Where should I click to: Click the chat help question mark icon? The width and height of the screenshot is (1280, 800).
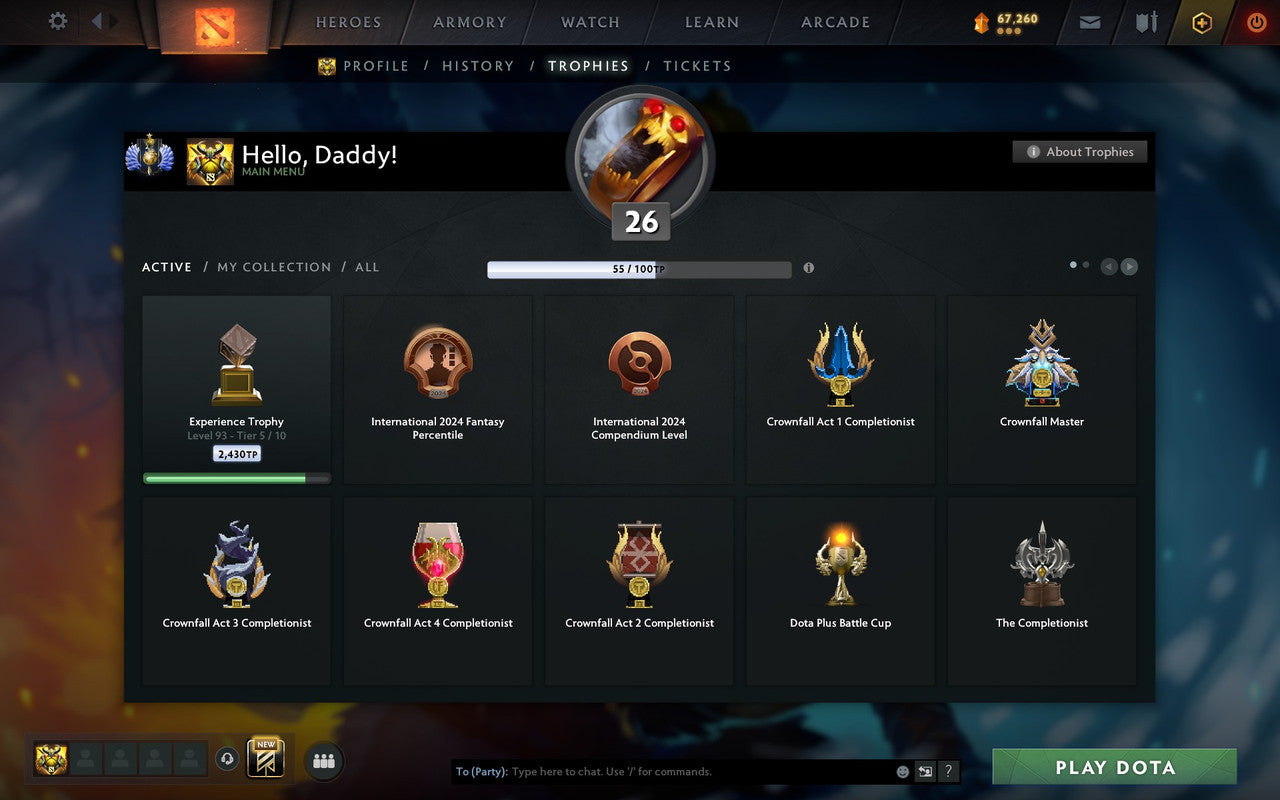point(948,771)
